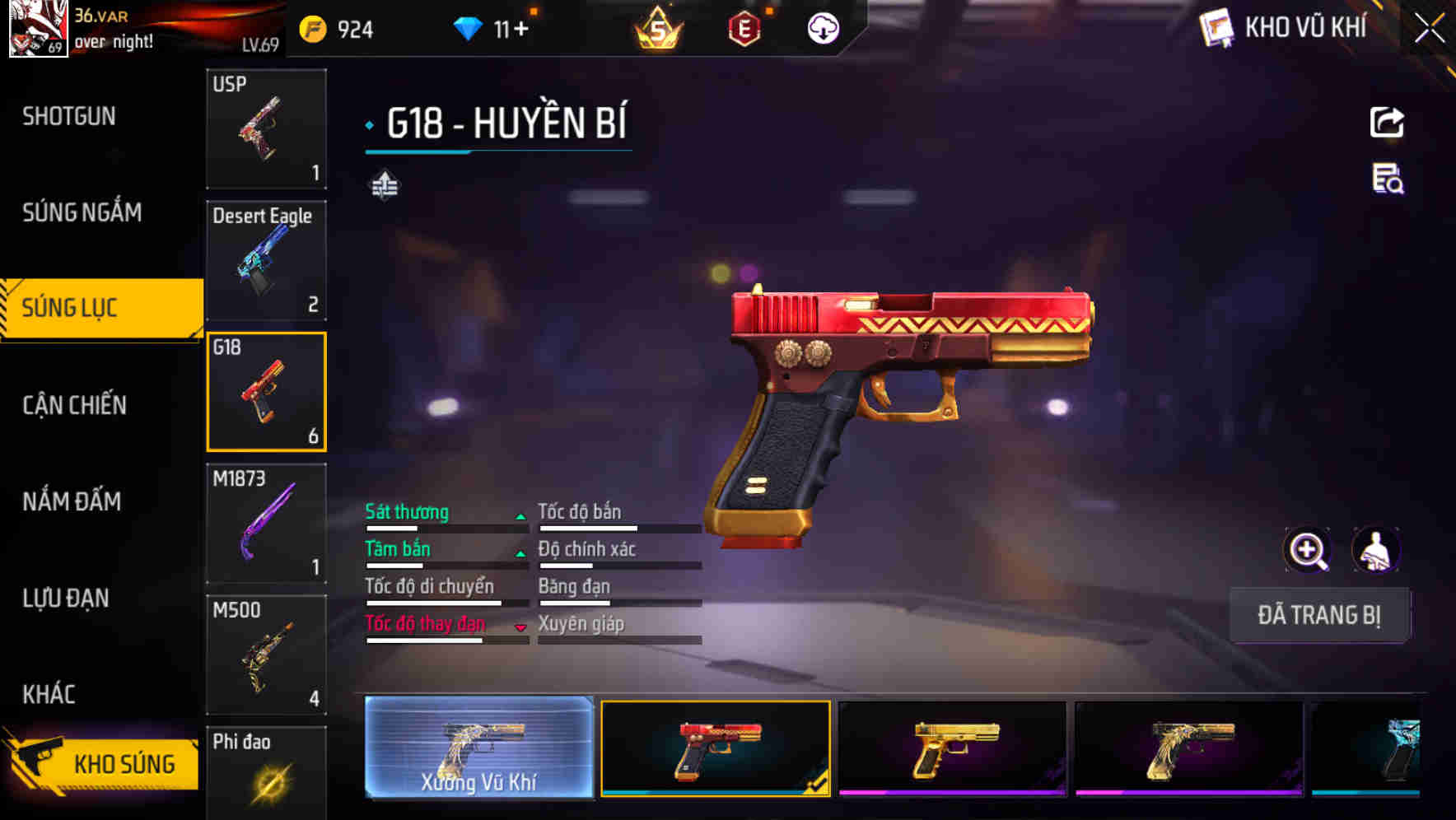Zoom in using the magnifier icon

click(x=1306, y=549)
